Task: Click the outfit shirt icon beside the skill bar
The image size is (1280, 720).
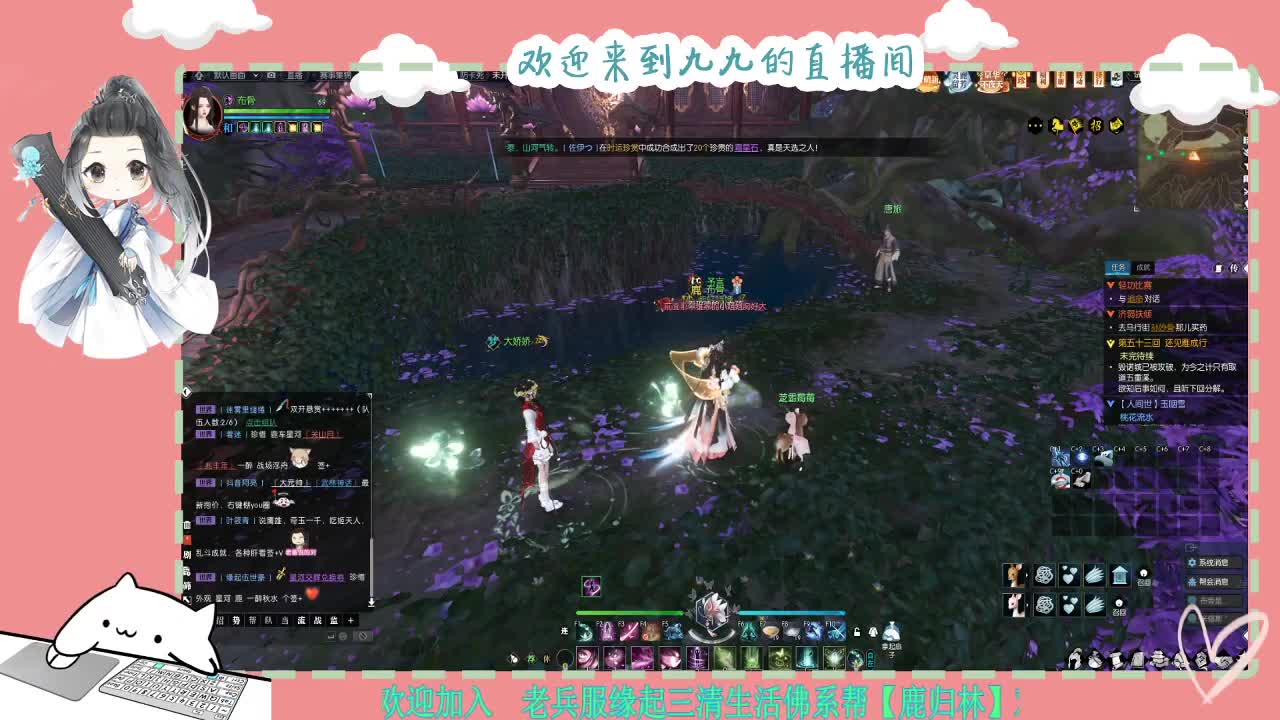Action: 872,632
